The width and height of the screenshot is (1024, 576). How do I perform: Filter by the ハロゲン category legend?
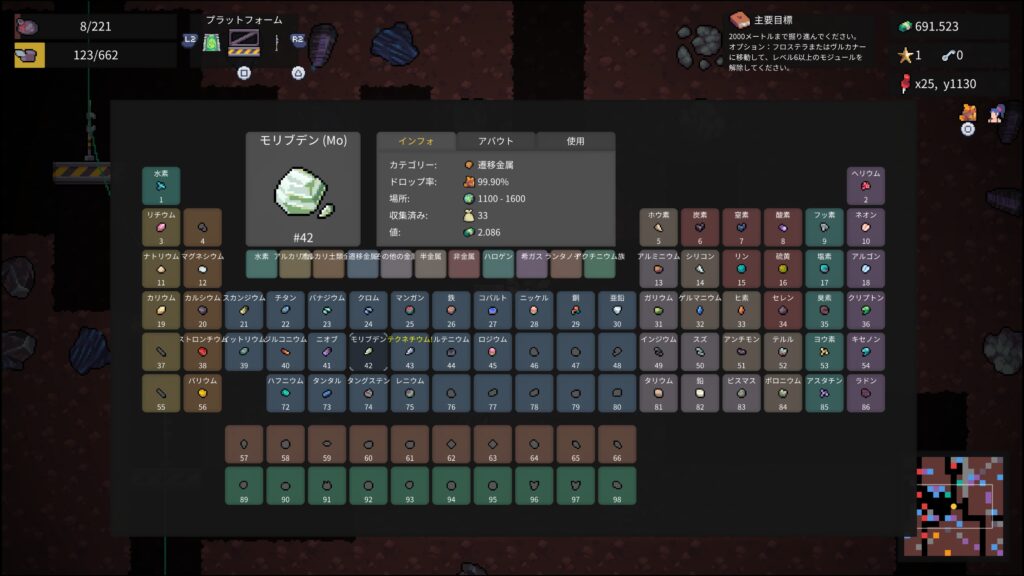(x=498, y=264)
